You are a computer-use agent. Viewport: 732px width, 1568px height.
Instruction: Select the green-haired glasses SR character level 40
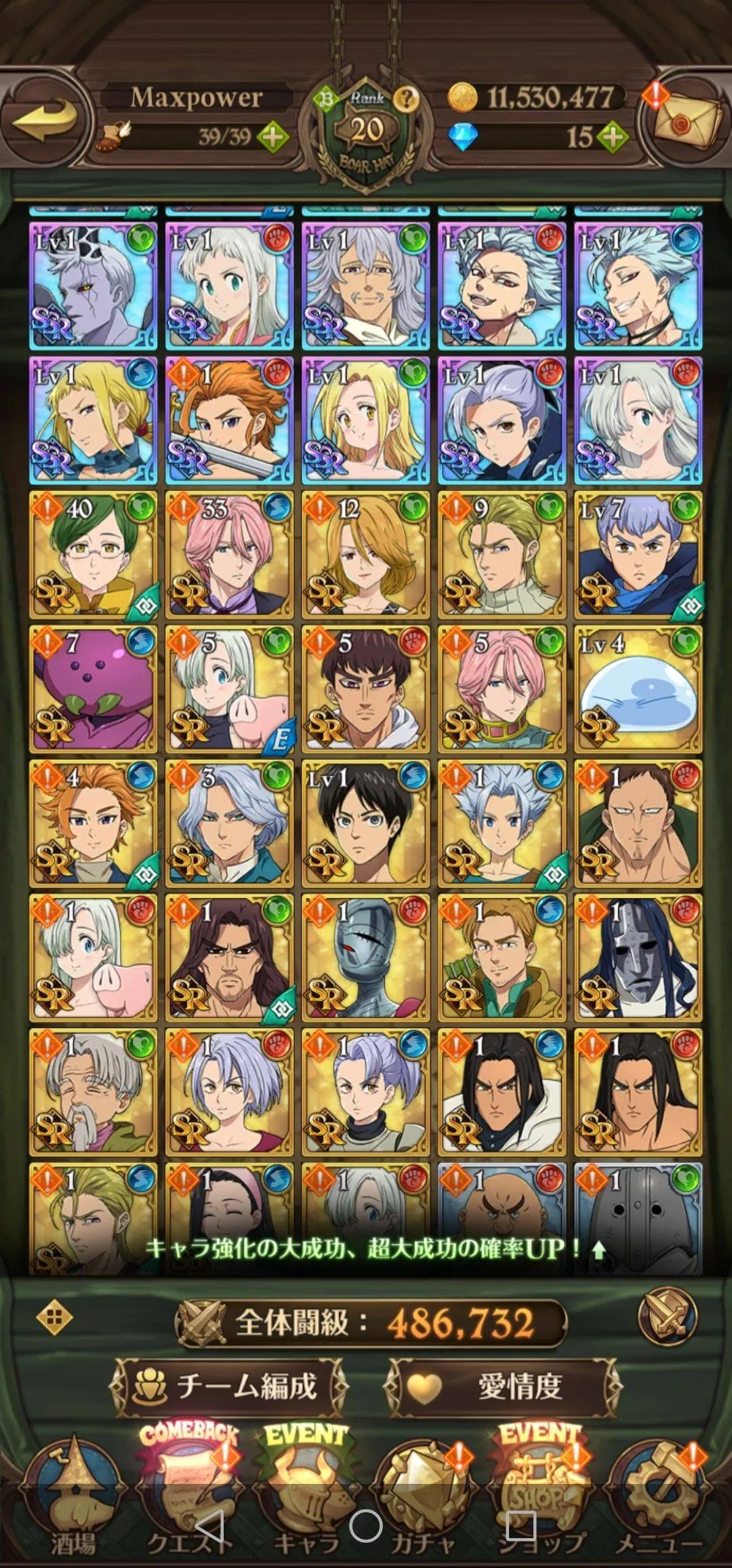[x=94, y=555]
